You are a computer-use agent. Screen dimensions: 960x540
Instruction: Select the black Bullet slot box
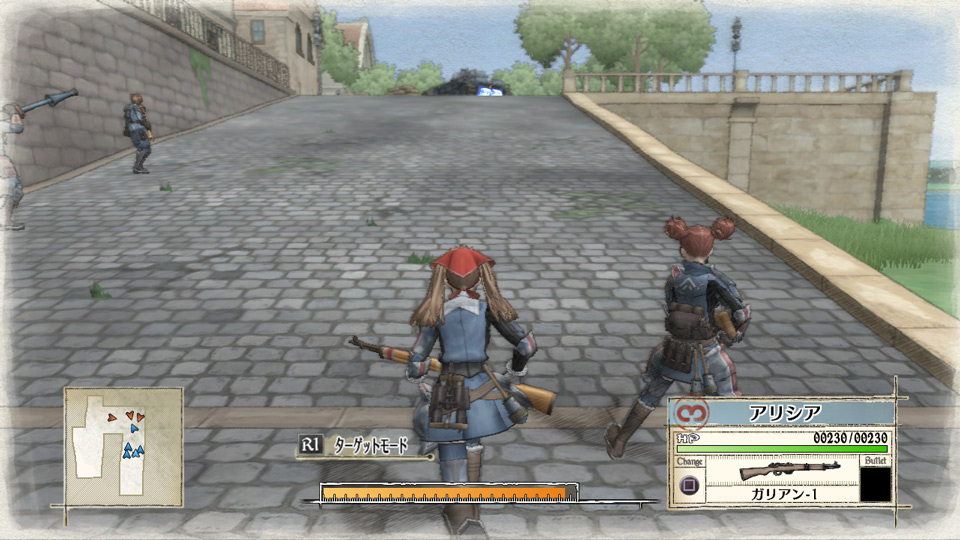click(875, 485)
